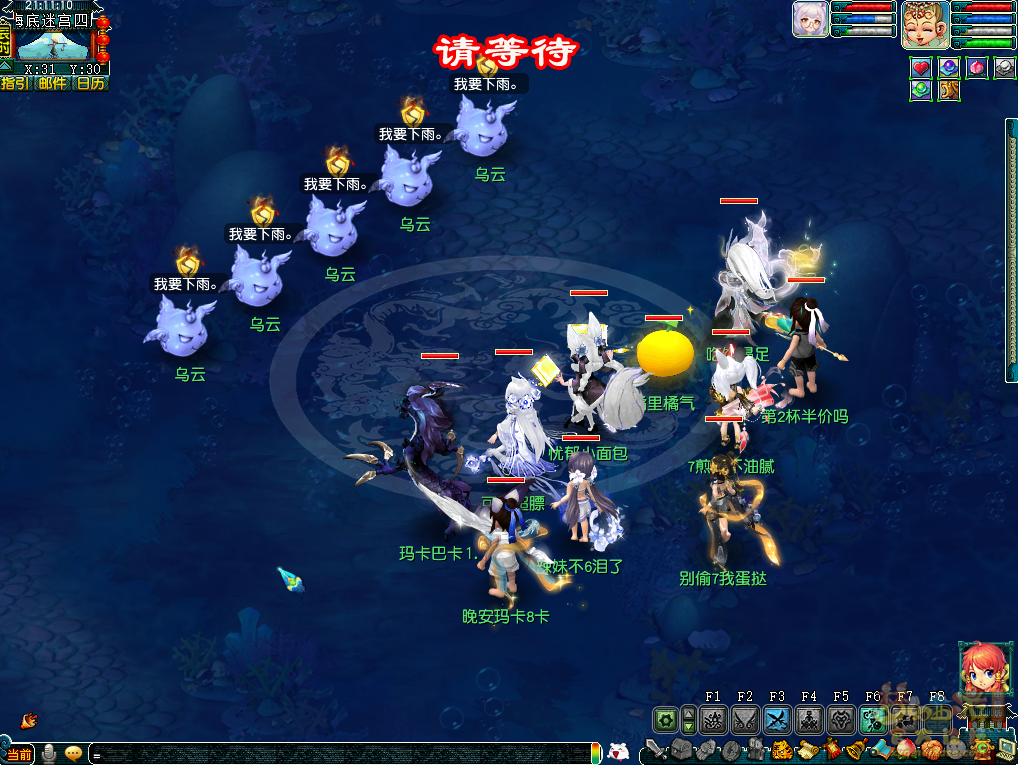Screen dimensions: 1018x765
Task: Click the green gear hotbar settings button
Action: coord(665,719)
